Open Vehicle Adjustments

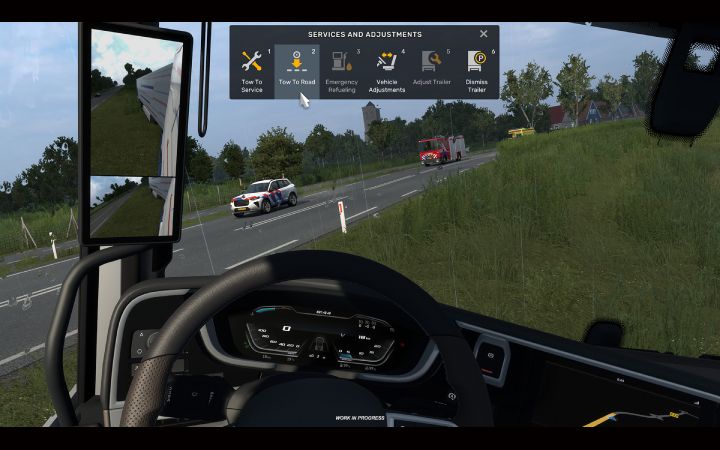[x=386, y=70]
